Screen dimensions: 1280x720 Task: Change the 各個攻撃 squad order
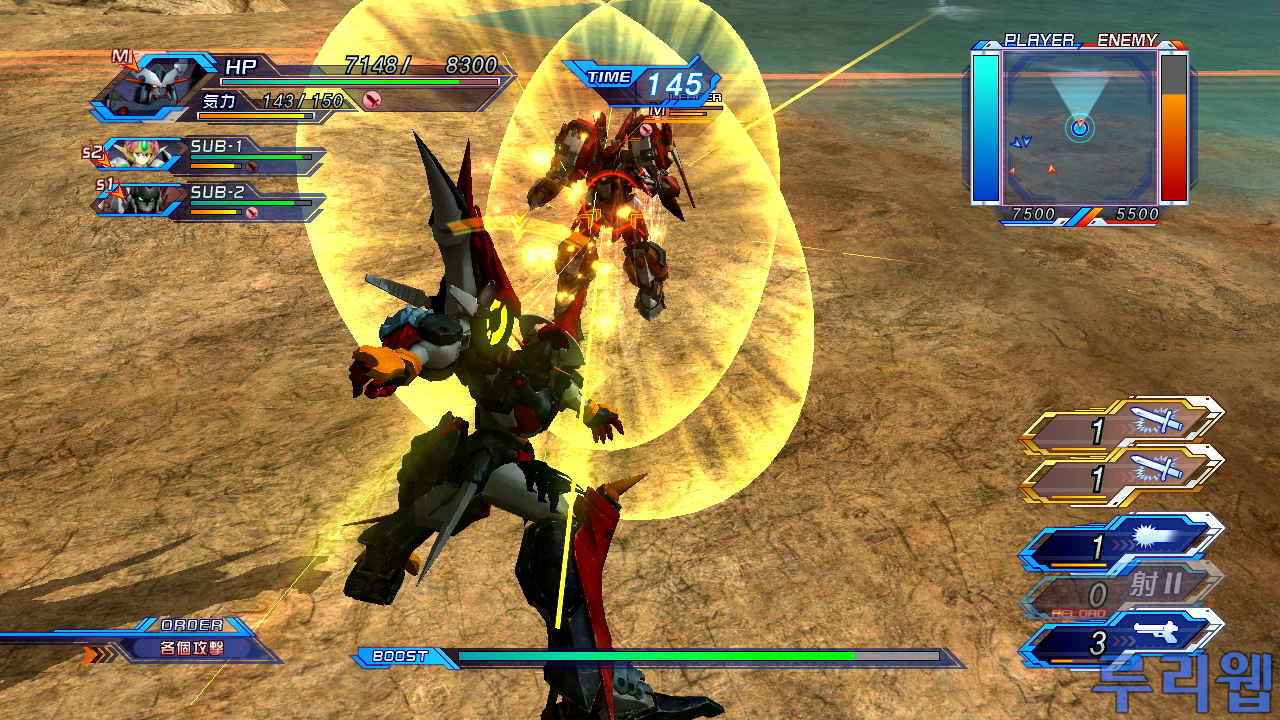[192, 648]
